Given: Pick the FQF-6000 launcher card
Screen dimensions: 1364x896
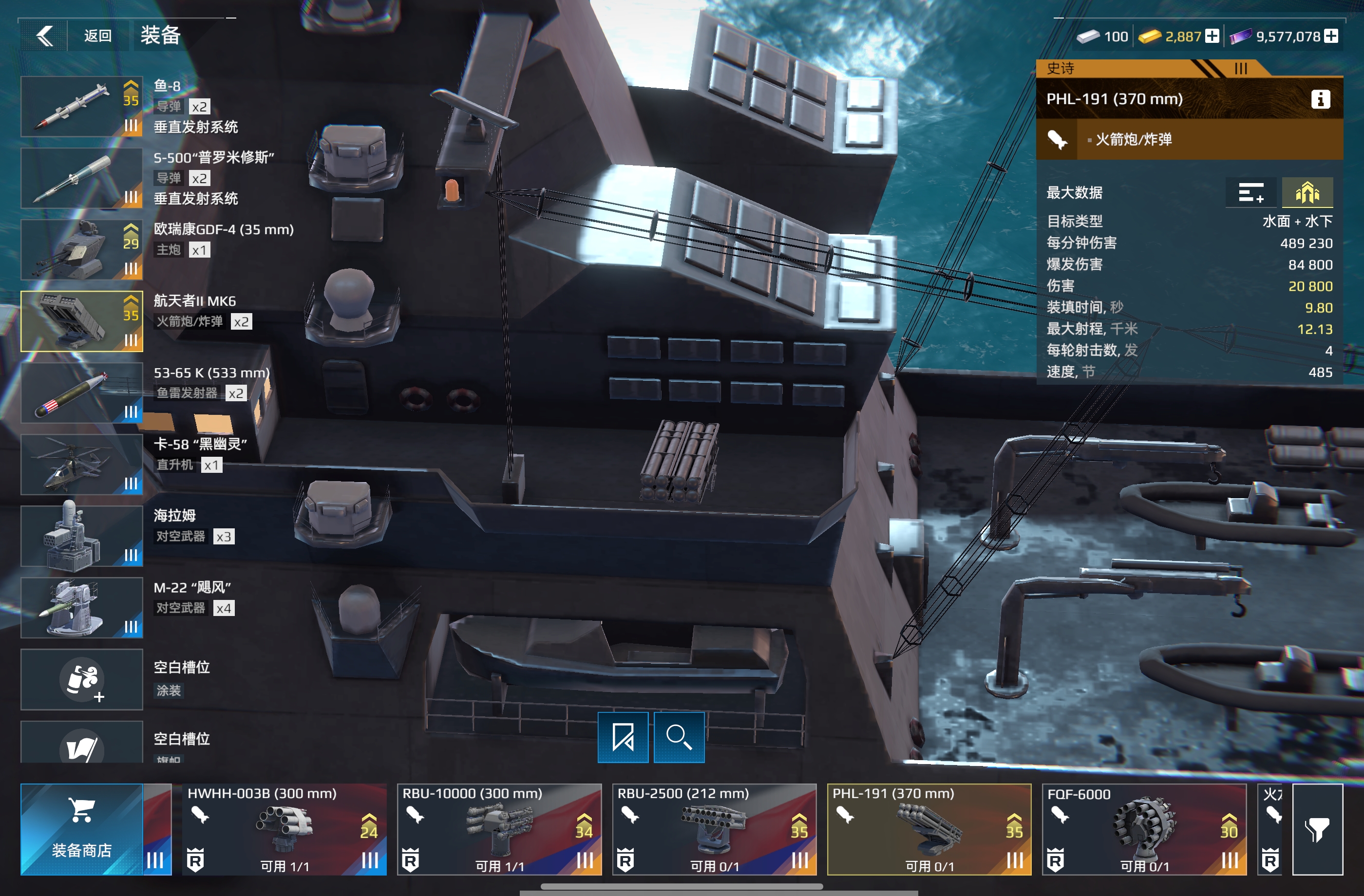Looking at the screenshot, I should [x=1144, y=829].
